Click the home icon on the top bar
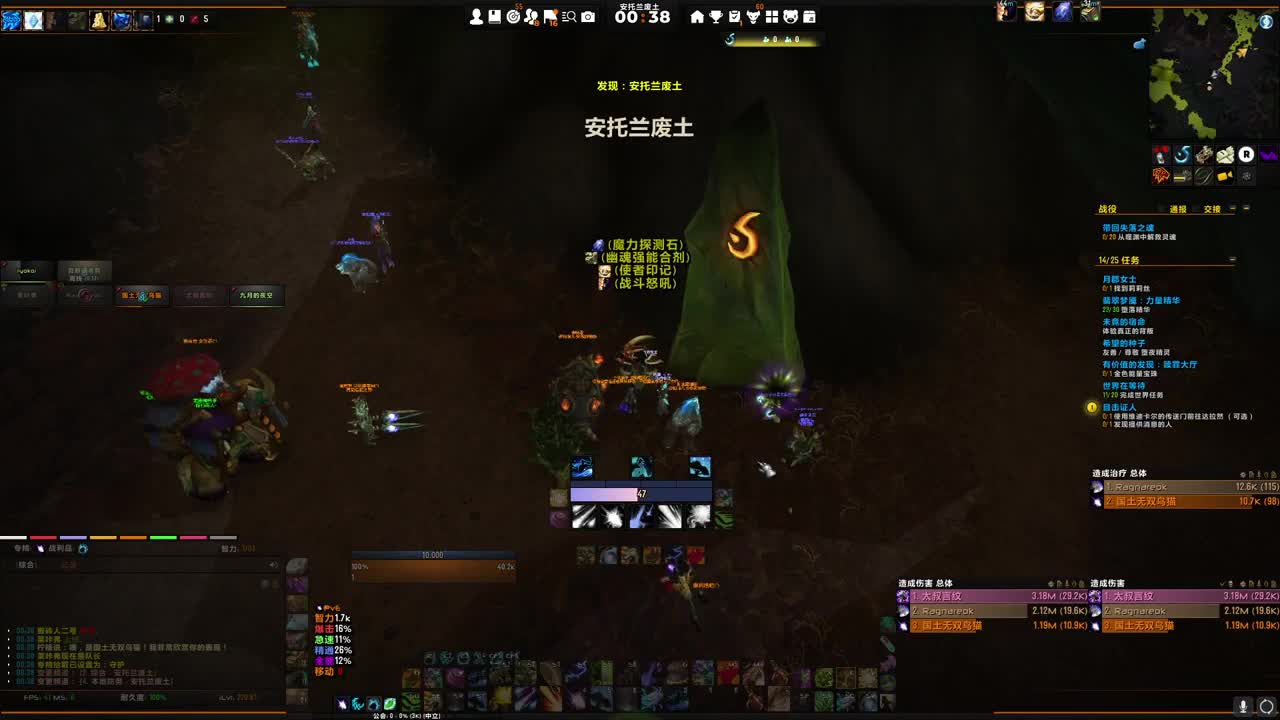The width and height of the screenshot is (1280, 720). click(698, 17)
